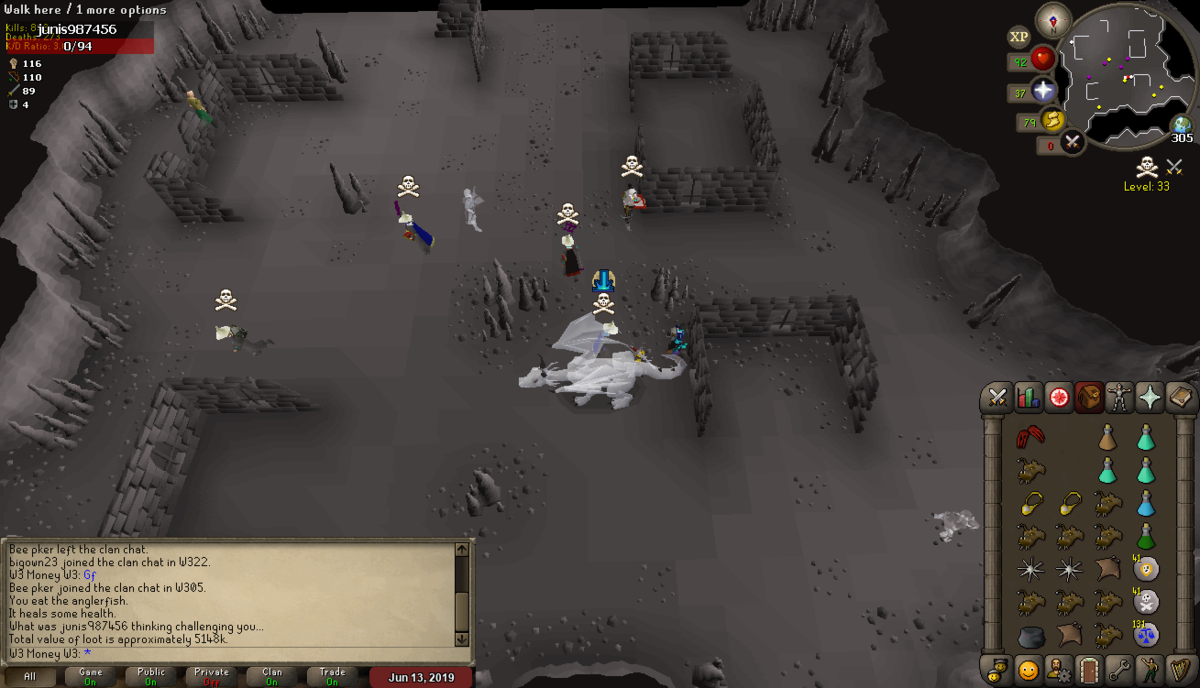Open the Quest List tab

(x=1058, y=398)
